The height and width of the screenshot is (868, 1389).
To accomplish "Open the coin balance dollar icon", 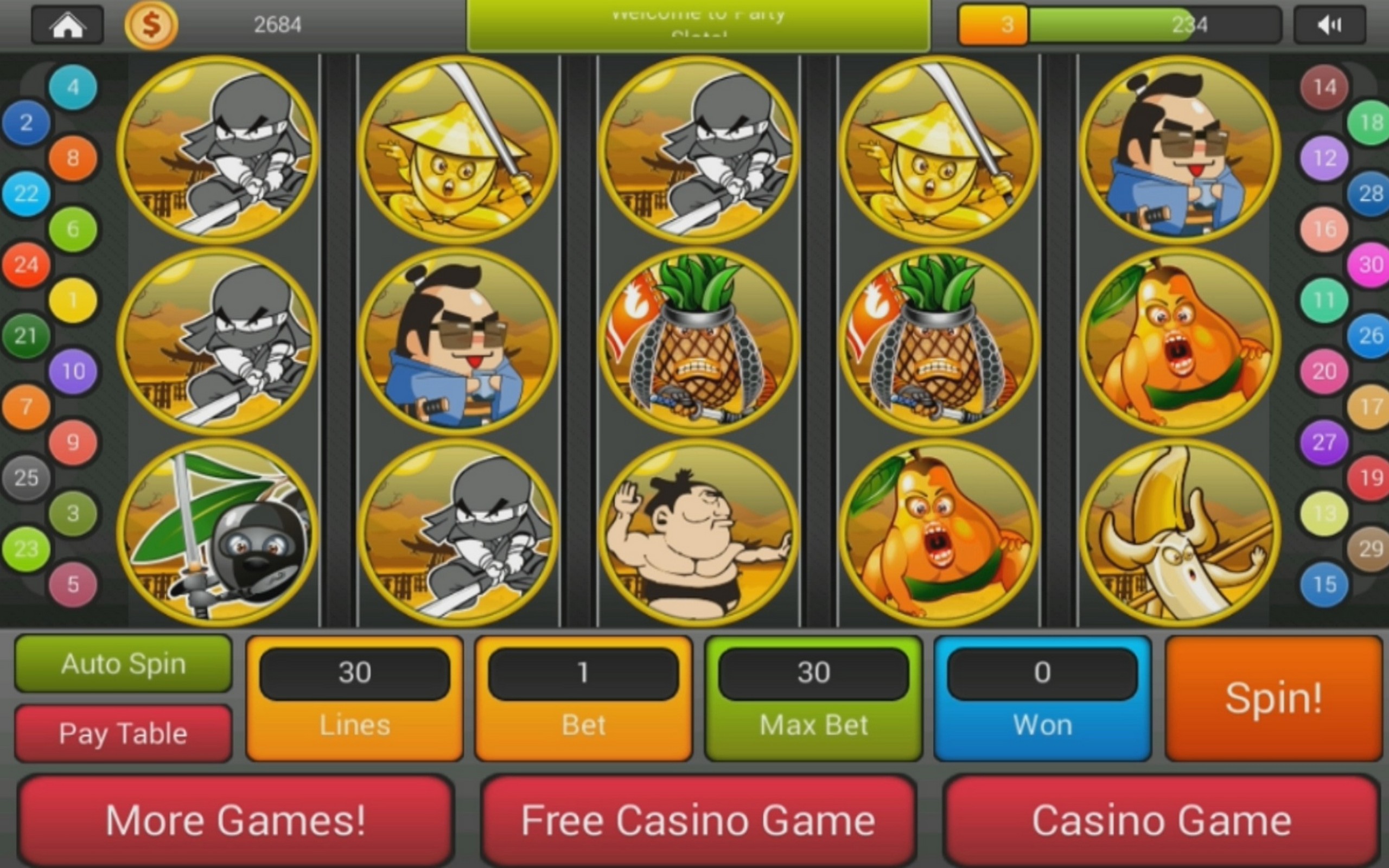I will (151, 24).
